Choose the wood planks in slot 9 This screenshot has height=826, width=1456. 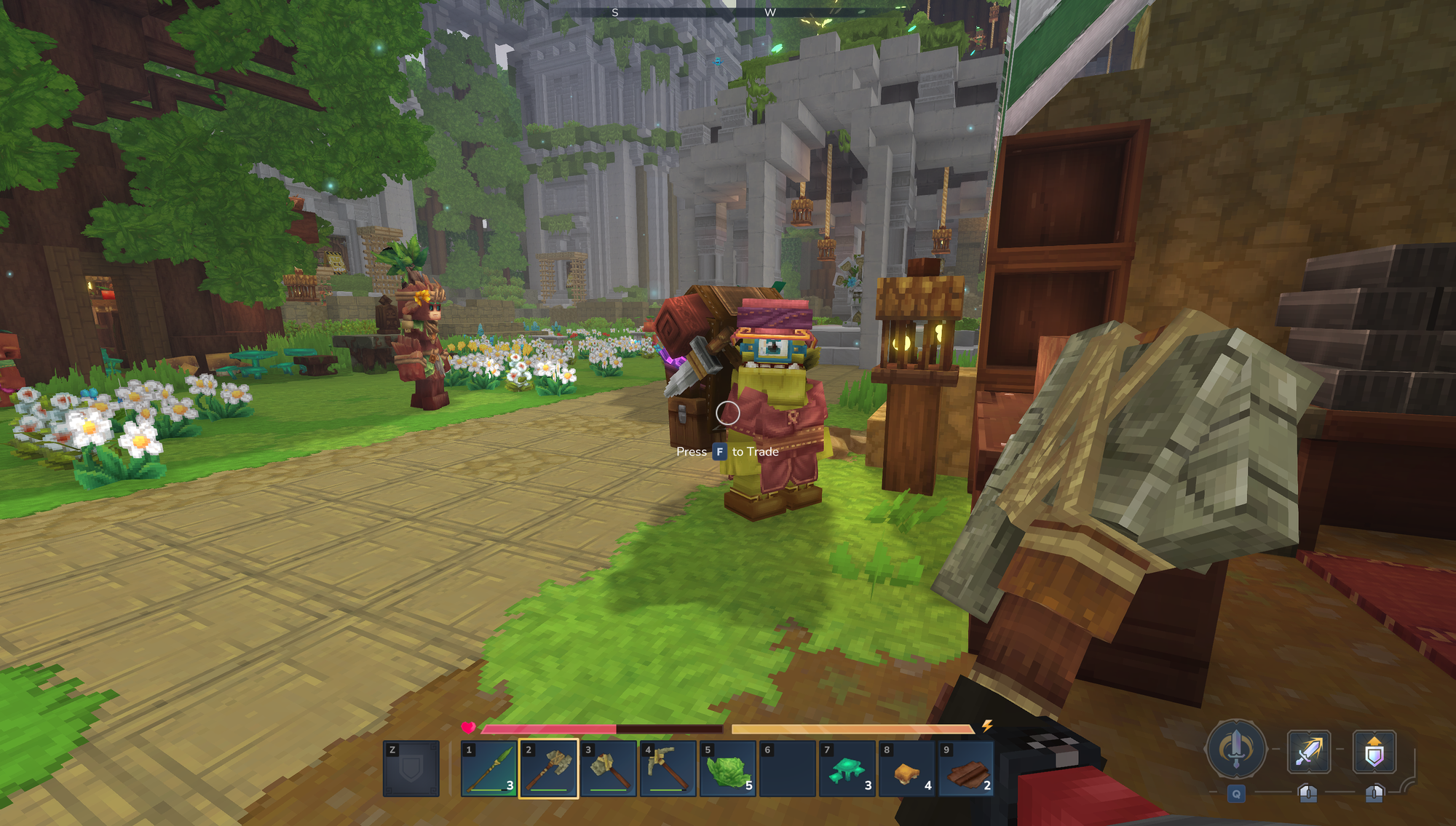click(967, 769)
